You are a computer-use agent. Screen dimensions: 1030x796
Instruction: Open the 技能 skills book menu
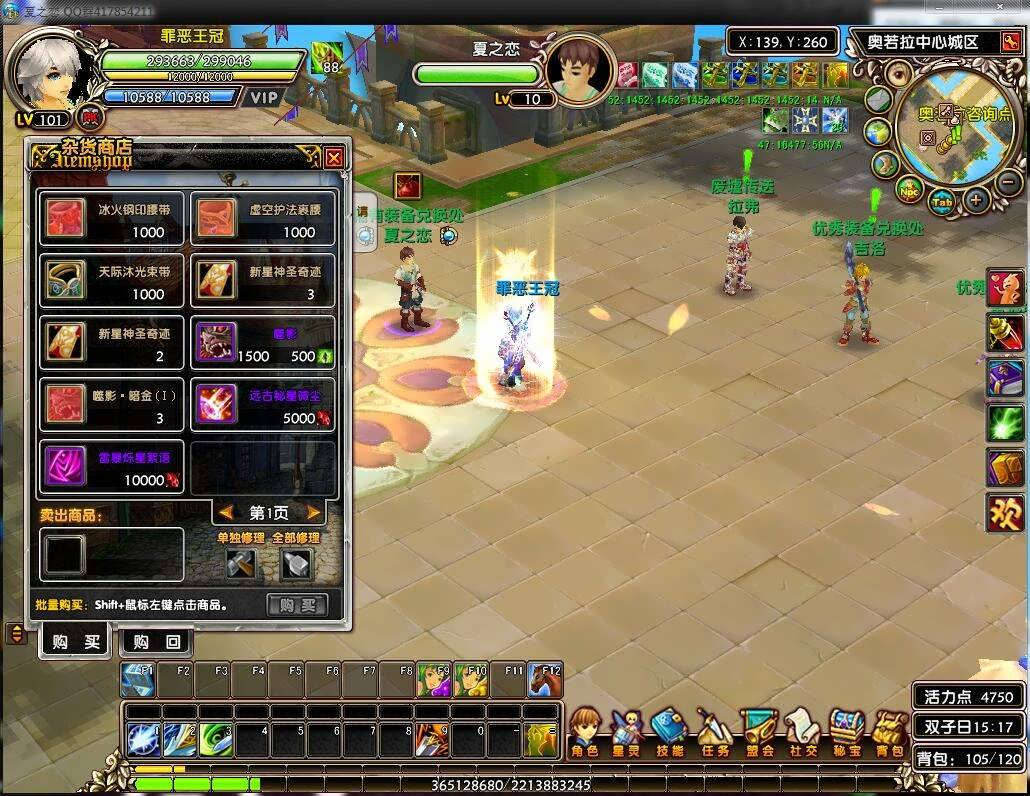(669, 734)
